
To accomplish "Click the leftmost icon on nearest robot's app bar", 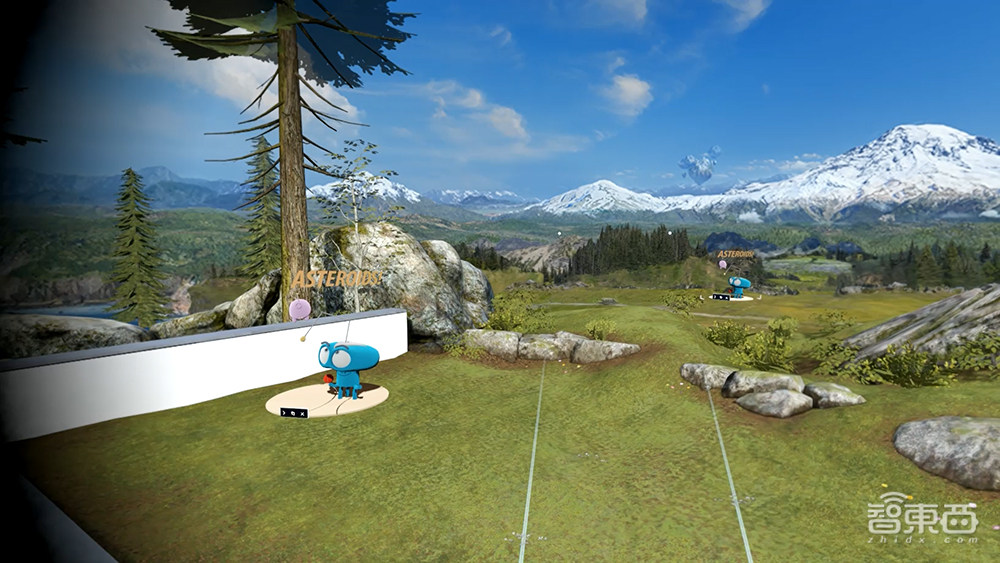I will point(284,413).
